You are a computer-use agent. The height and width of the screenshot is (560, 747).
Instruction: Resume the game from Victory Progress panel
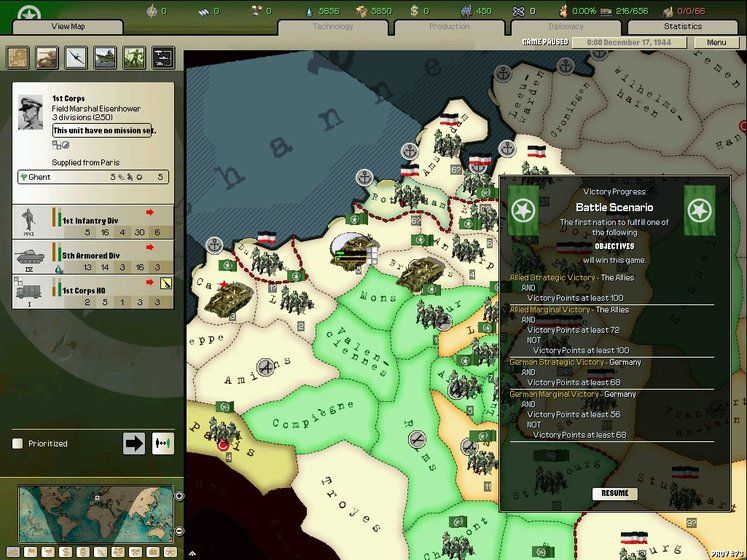[614, 493]
